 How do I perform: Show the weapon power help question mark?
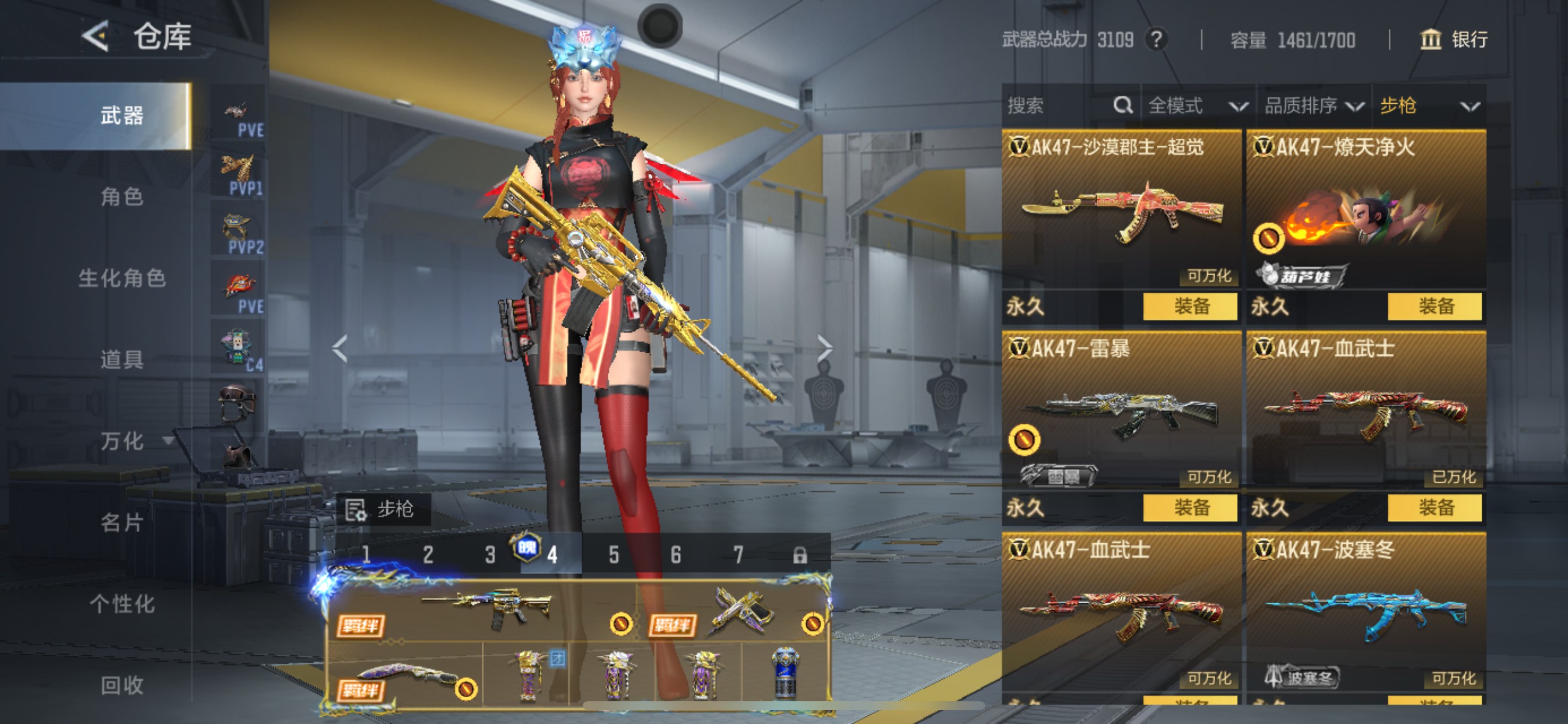click(x=1156, y=40)
